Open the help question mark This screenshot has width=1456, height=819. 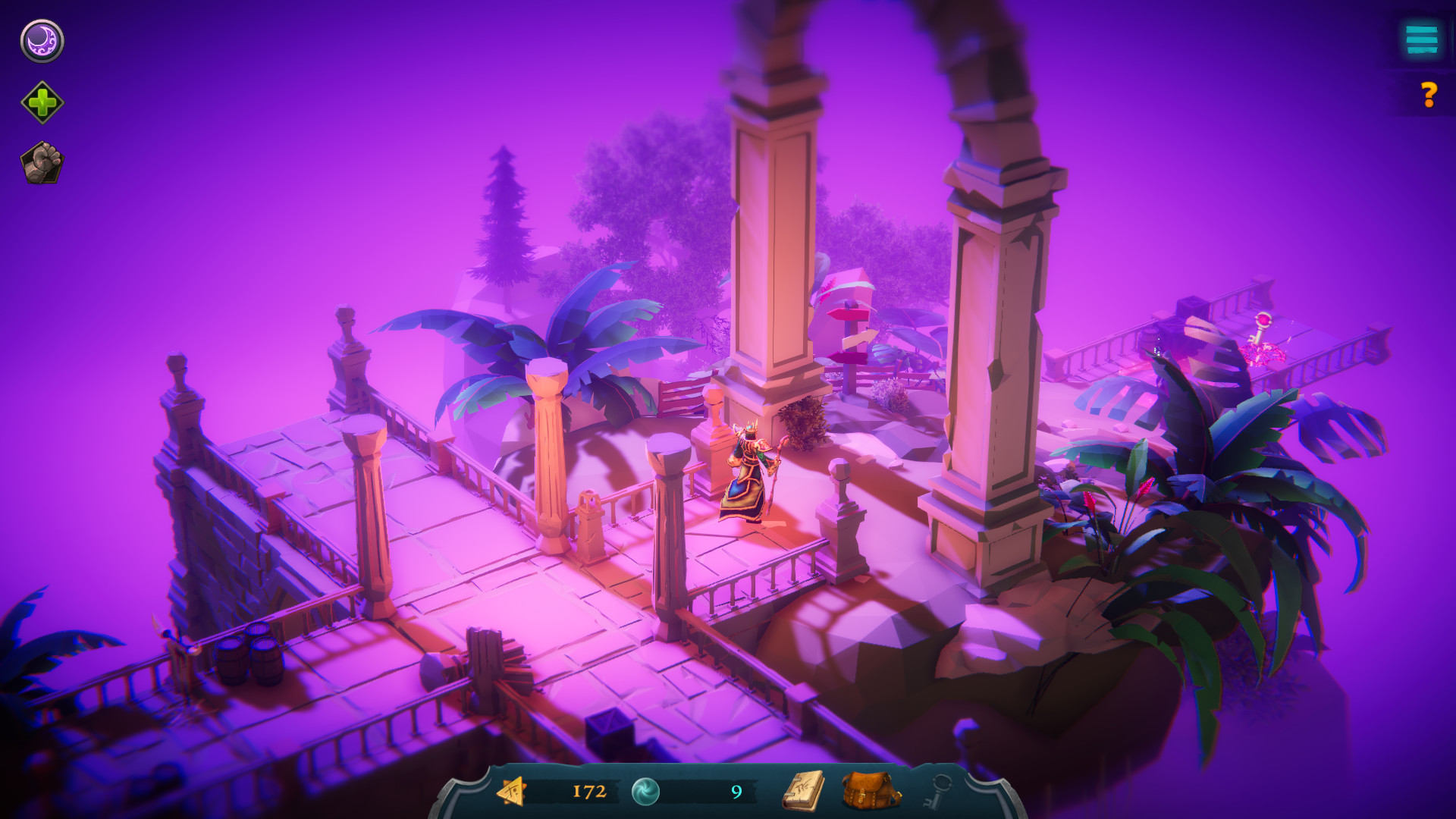[x=1429, y=96]
